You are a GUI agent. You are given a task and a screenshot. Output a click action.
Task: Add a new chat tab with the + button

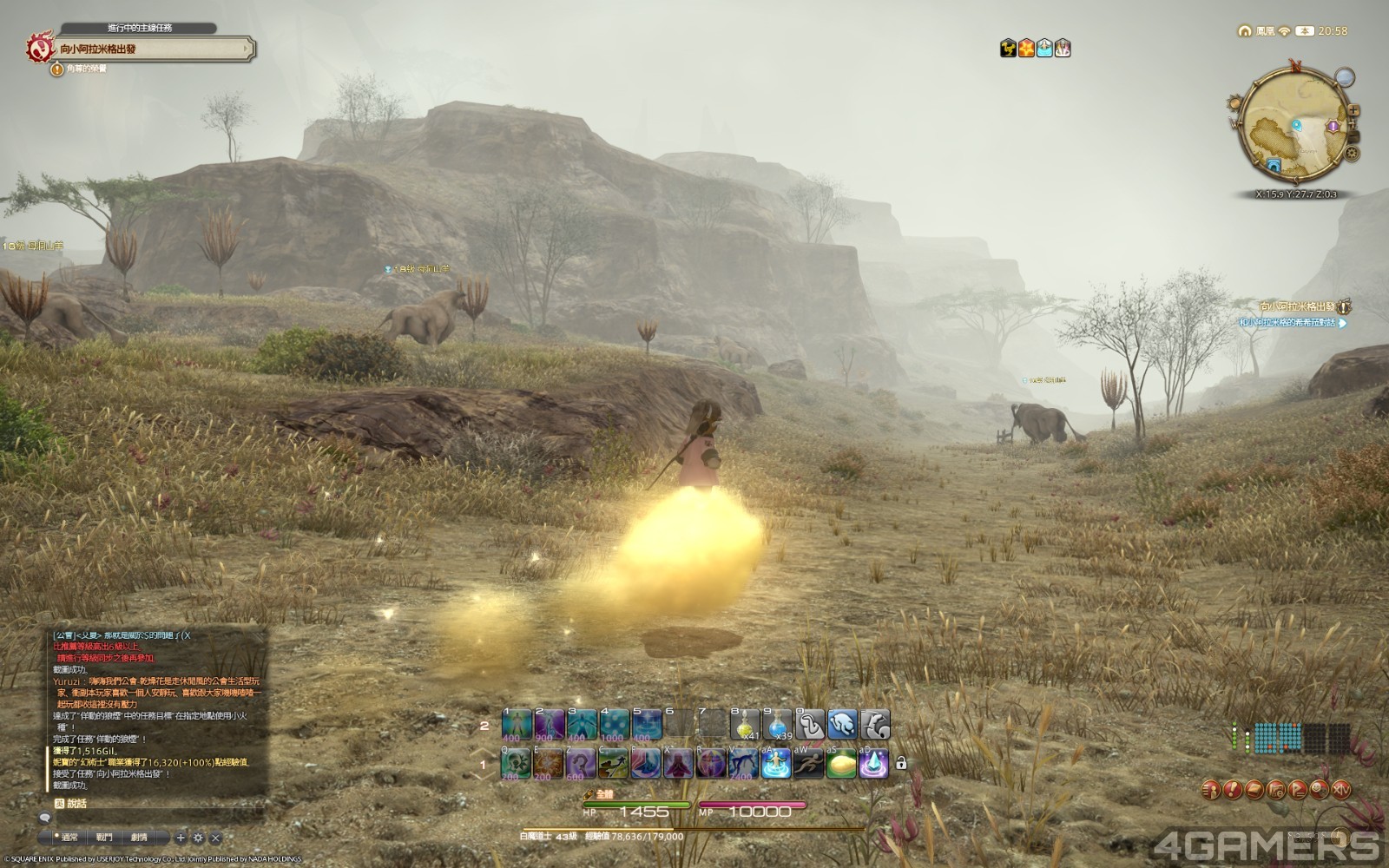click(x=181, y=837)
